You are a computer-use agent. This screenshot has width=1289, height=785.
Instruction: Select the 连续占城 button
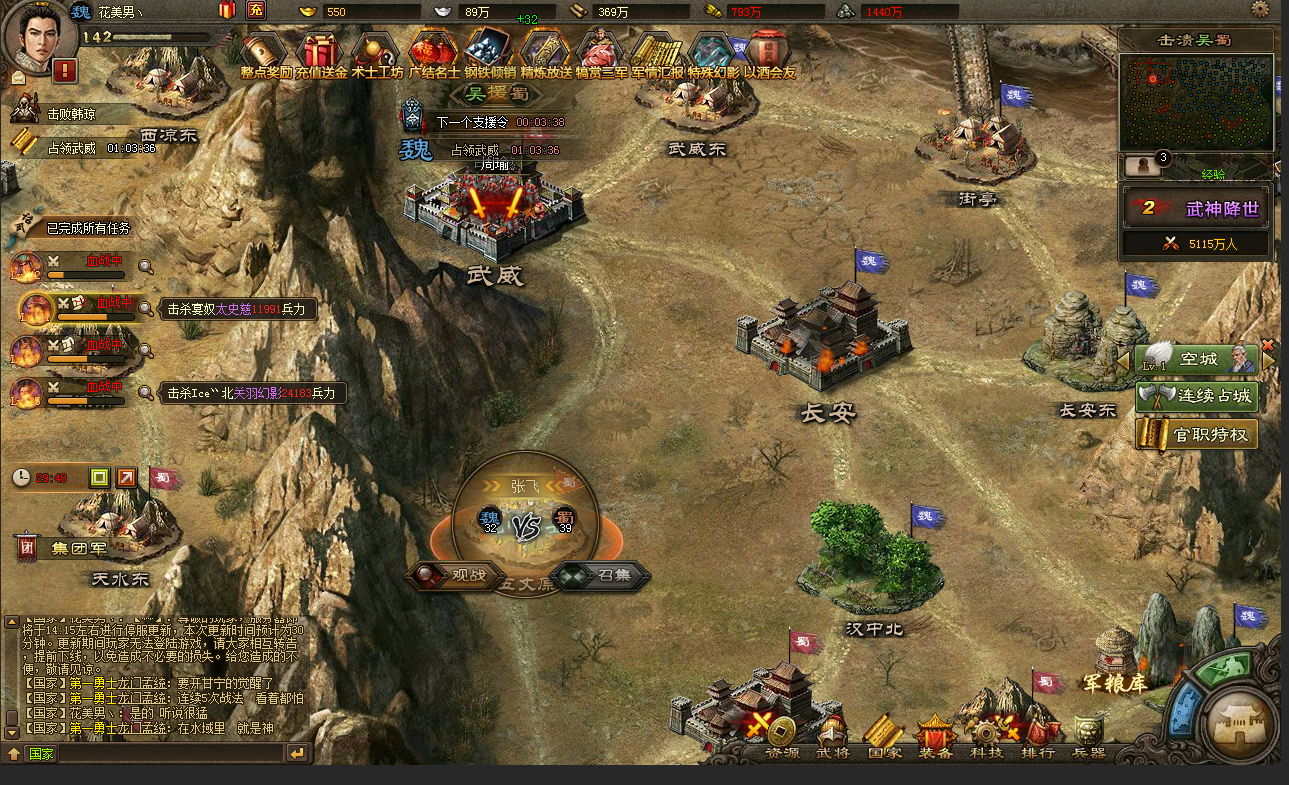[x=1197, y=396]
